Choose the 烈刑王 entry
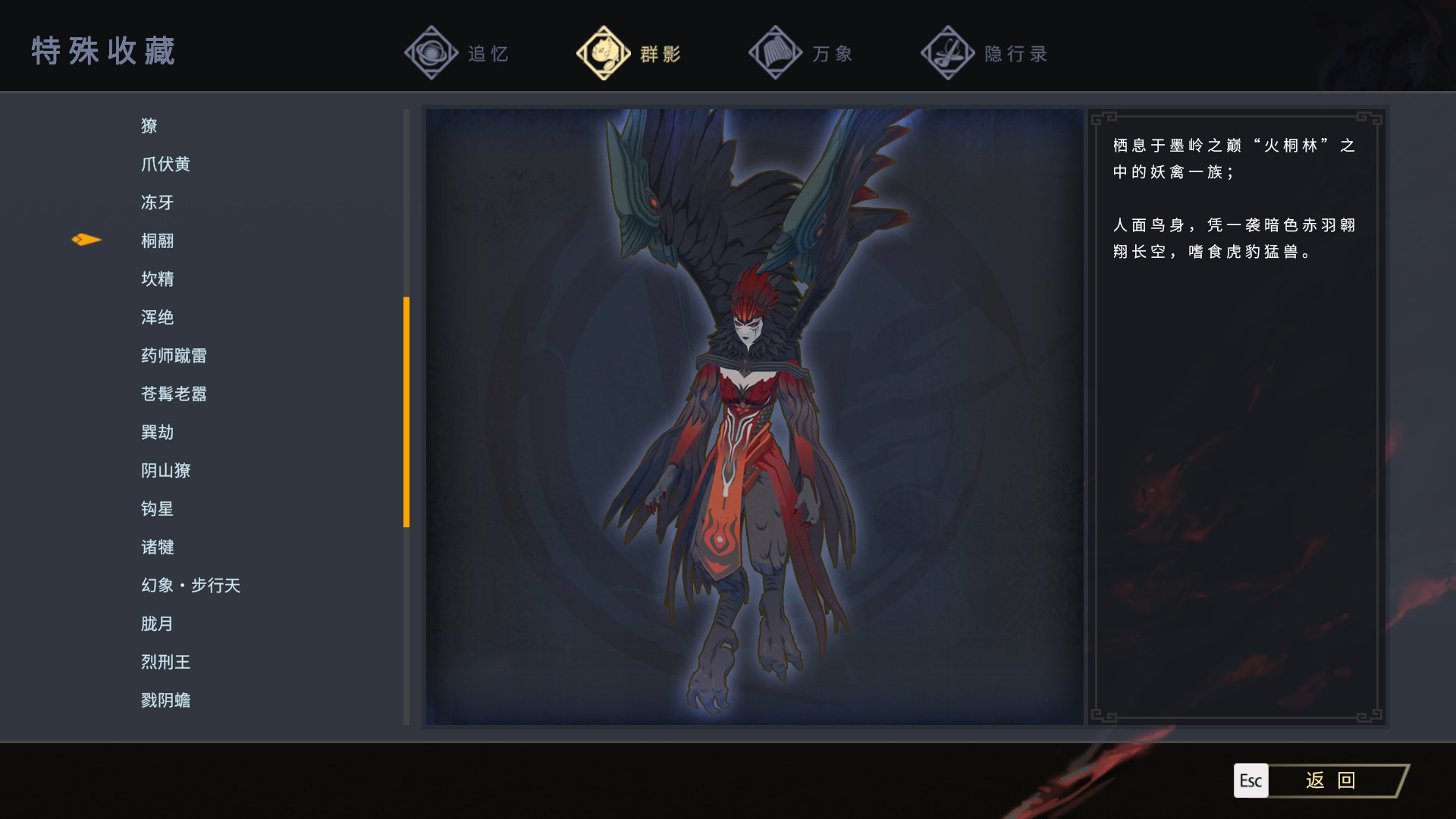Screen dimensions: 1456x819 tap(165, 662)
